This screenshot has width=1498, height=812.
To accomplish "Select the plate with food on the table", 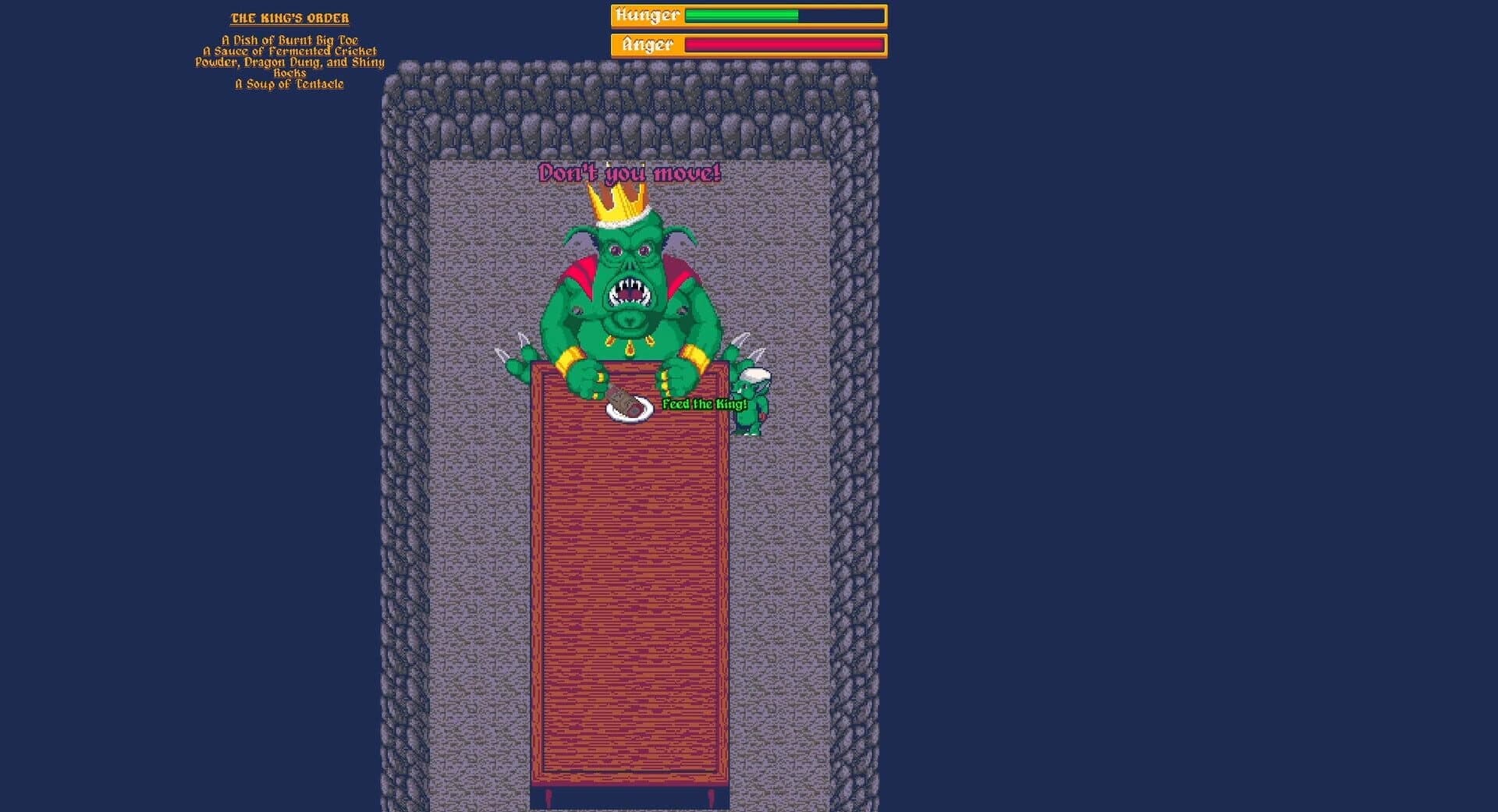I will click(629, 408).
